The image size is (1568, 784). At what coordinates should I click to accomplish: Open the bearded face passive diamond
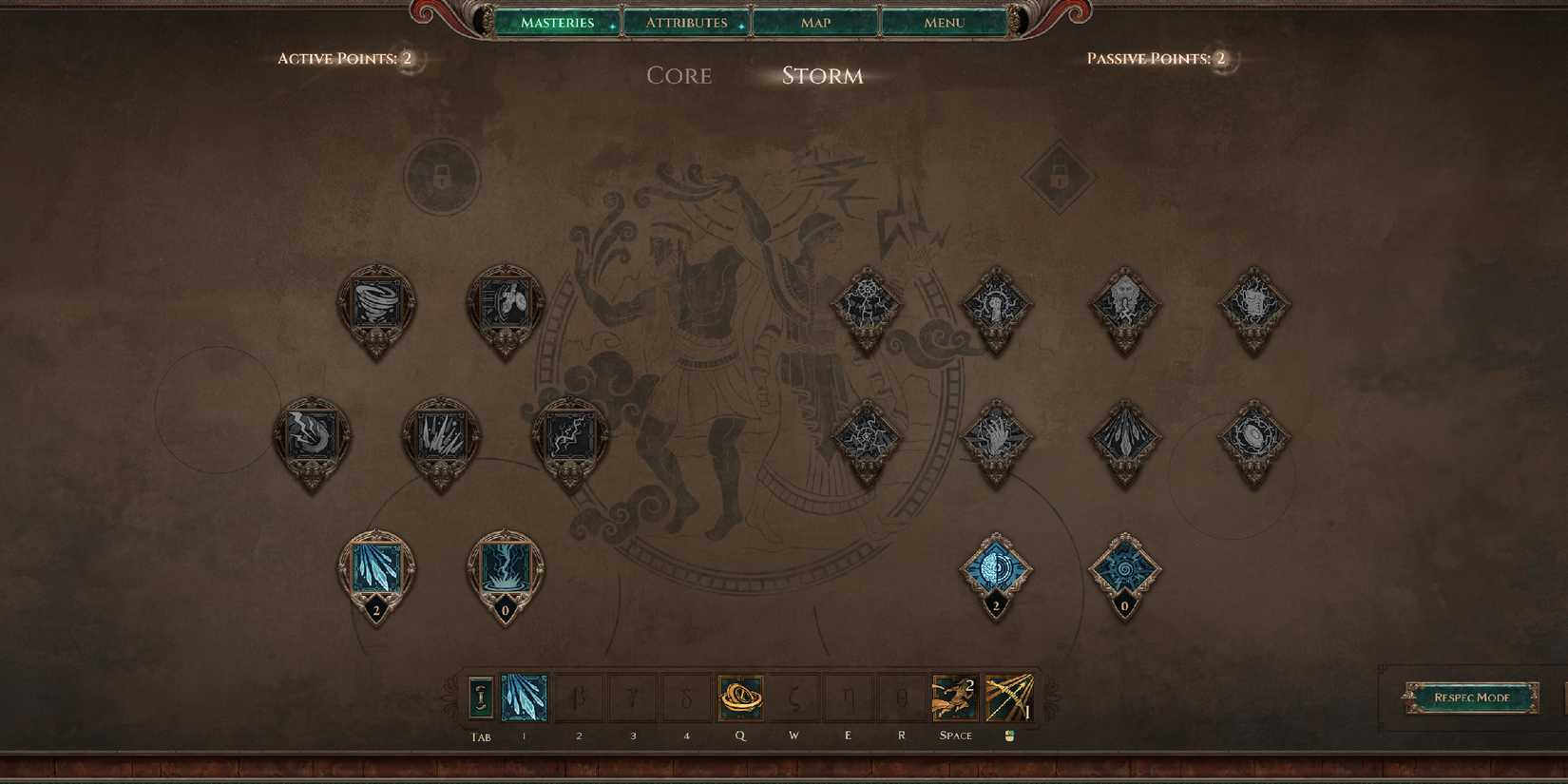point(1125,306)
